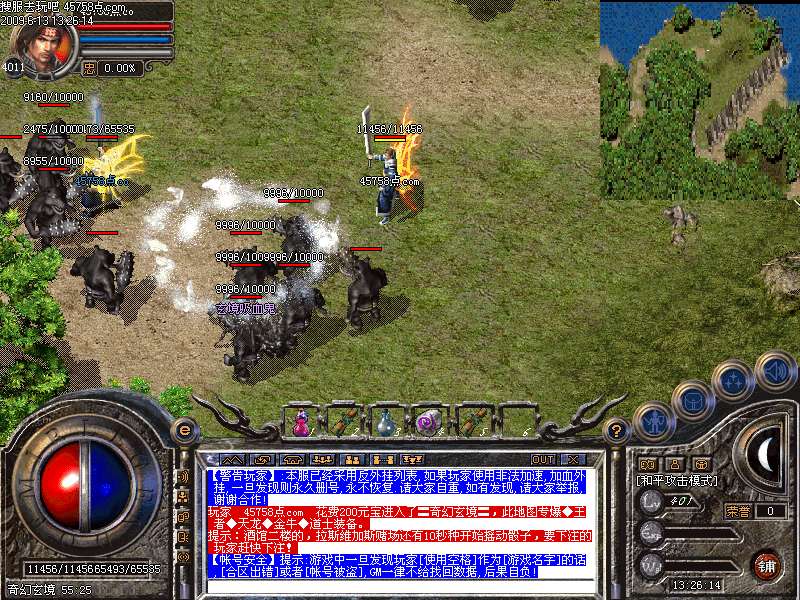Image resolution: width=800 pixels, height=600 pixels.
Task: Open help with the question mark button
Action: click(x=618, y=430)
